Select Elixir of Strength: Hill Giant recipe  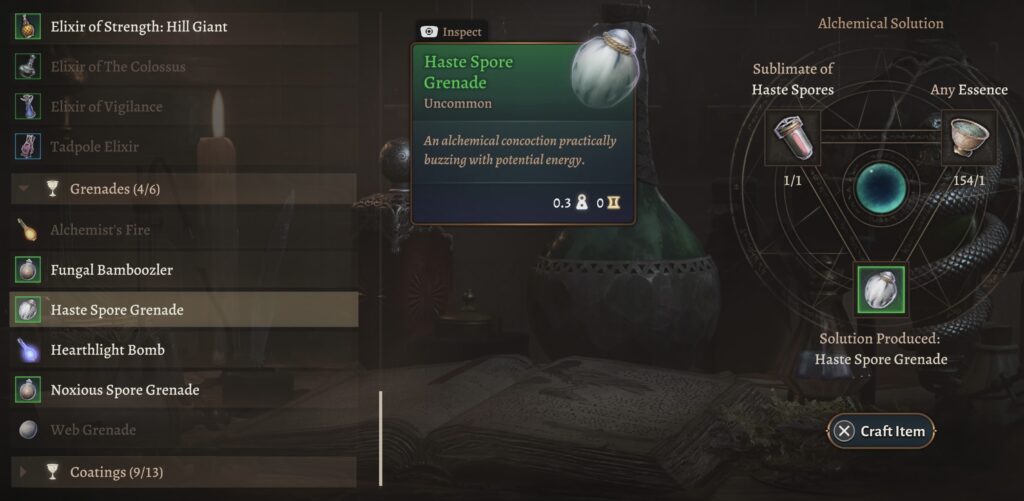pyautogui.click(x=139, y=27)
